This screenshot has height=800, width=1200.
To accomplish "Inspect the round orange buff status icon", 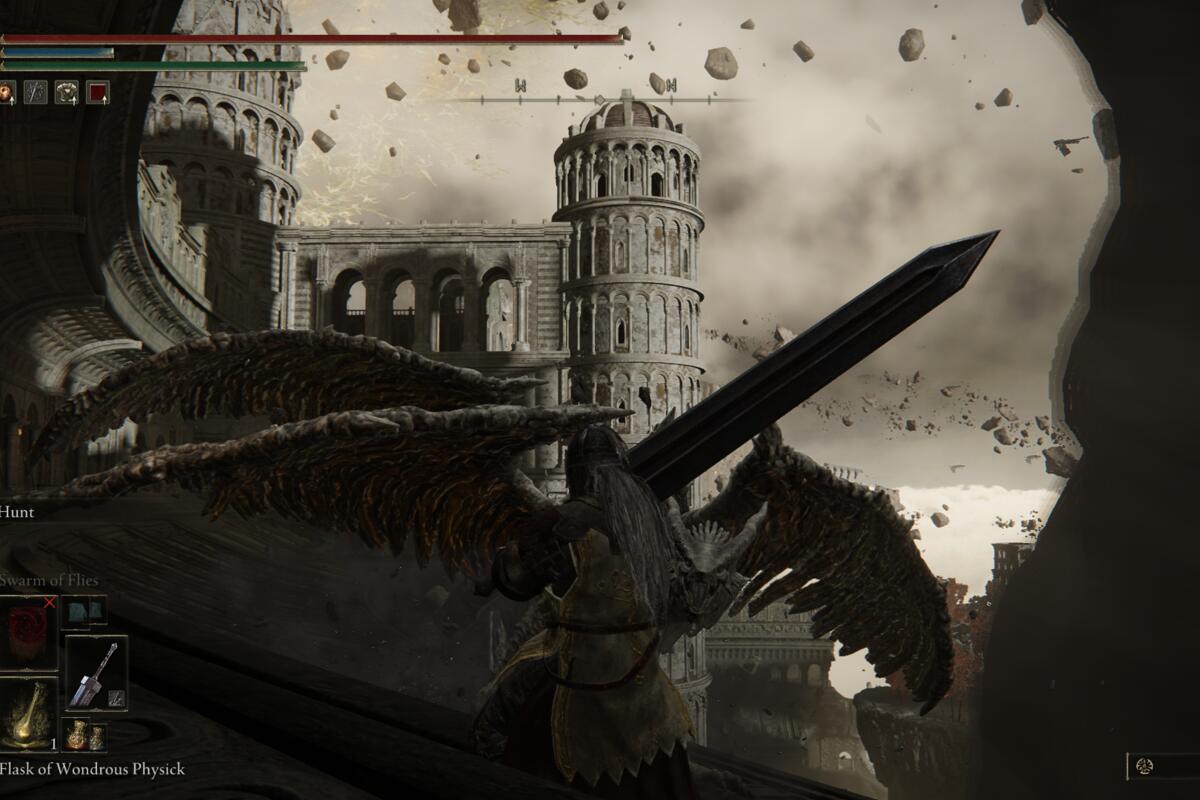I will tap(6, 92).
